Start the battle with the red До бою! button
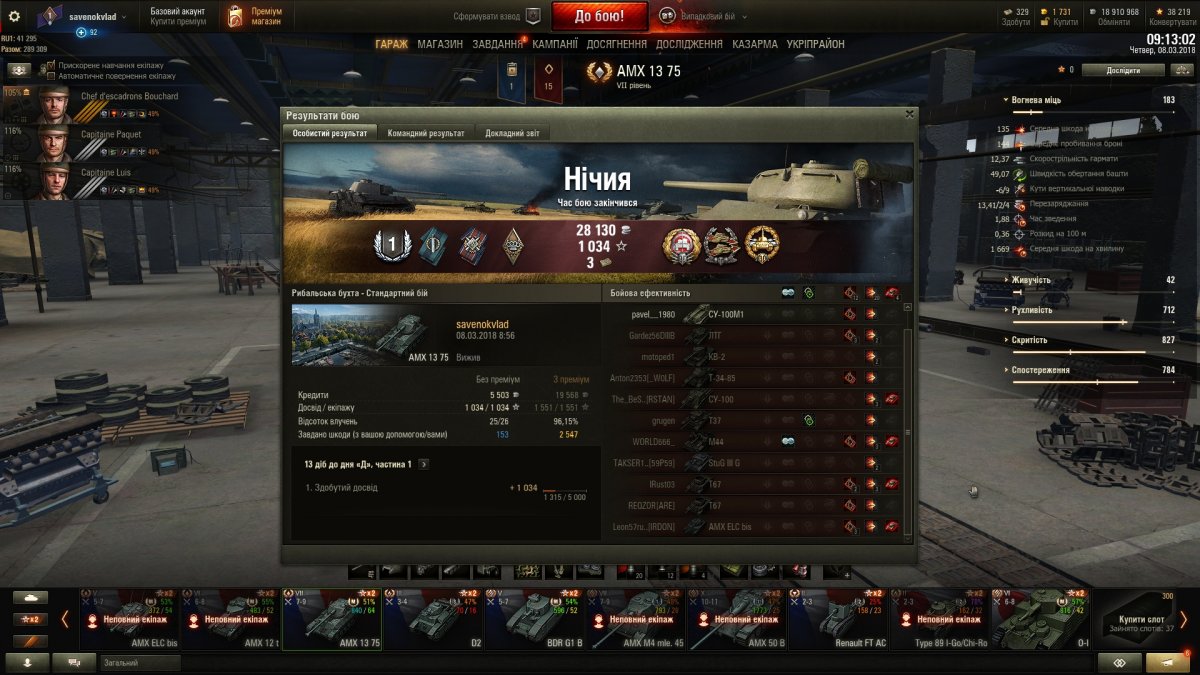 [599, 16]
